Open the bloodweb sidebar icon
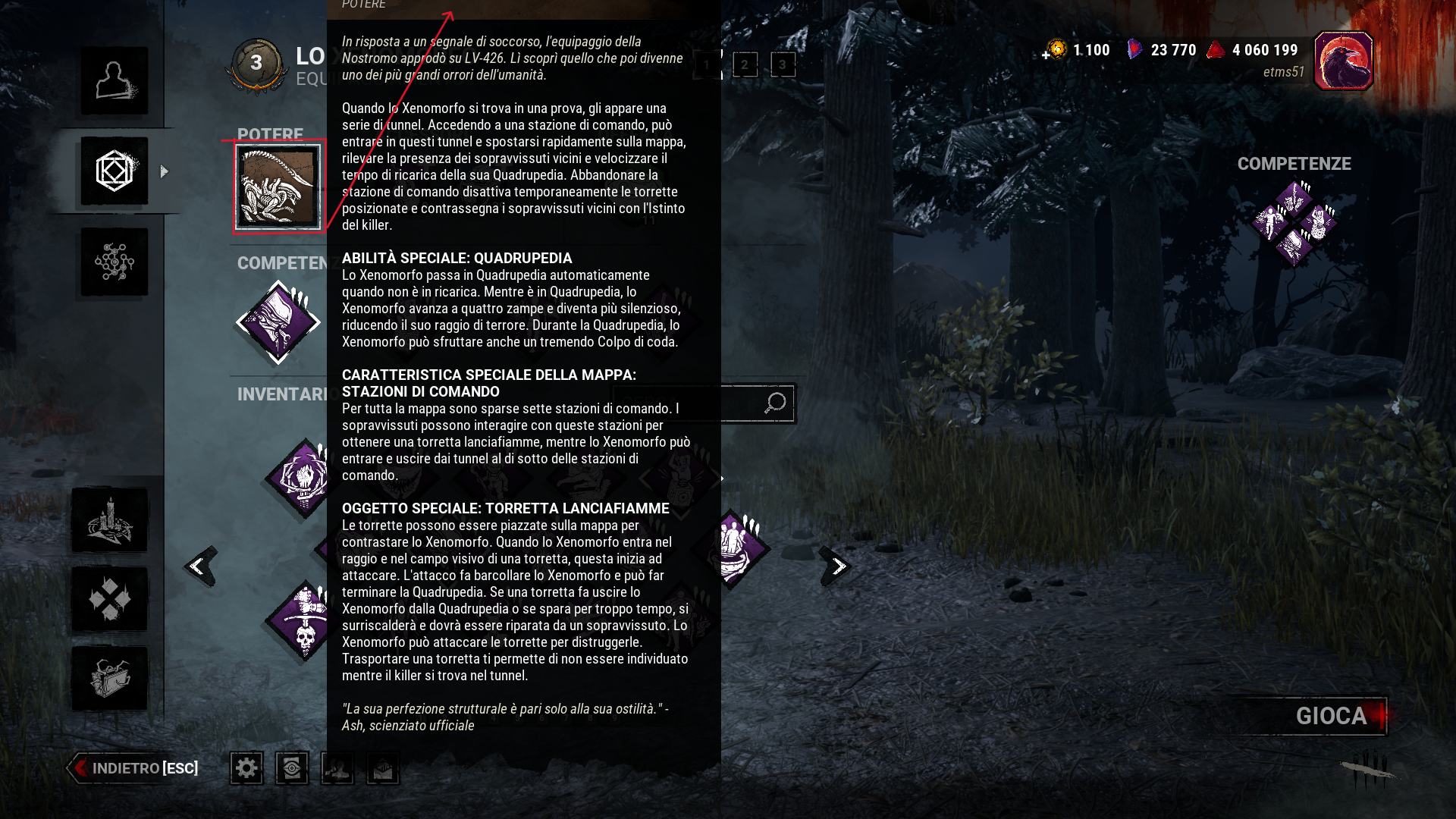The width and height of the screenshot is (1456, 819). pos(114,262)
